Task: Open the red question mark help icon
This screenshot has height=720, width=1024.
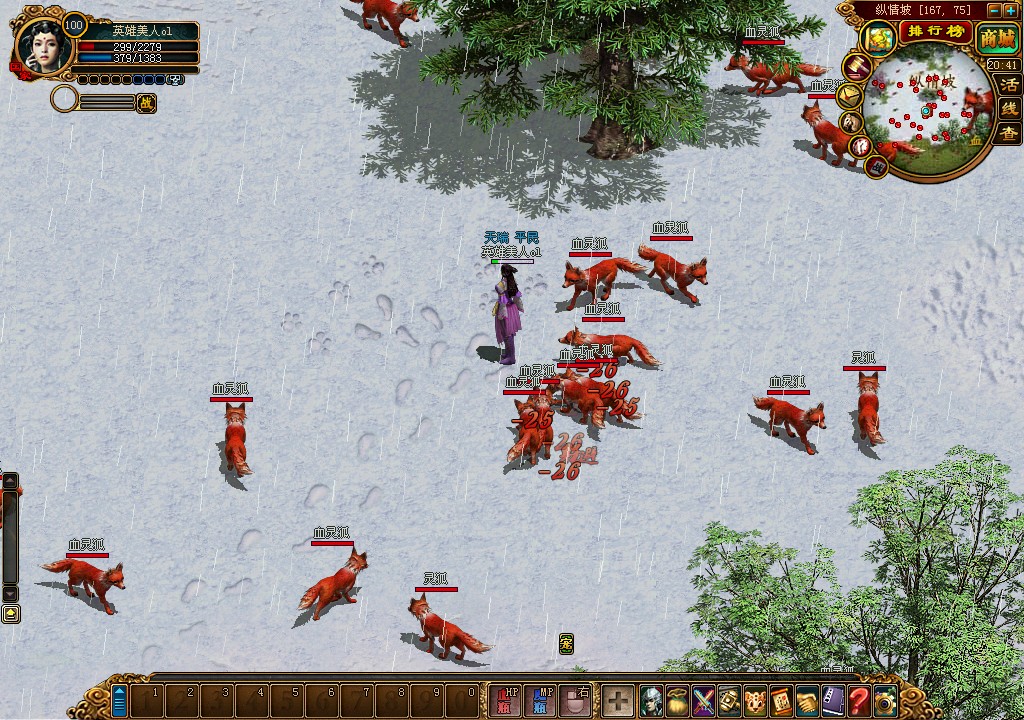Action: pos(859,700)
